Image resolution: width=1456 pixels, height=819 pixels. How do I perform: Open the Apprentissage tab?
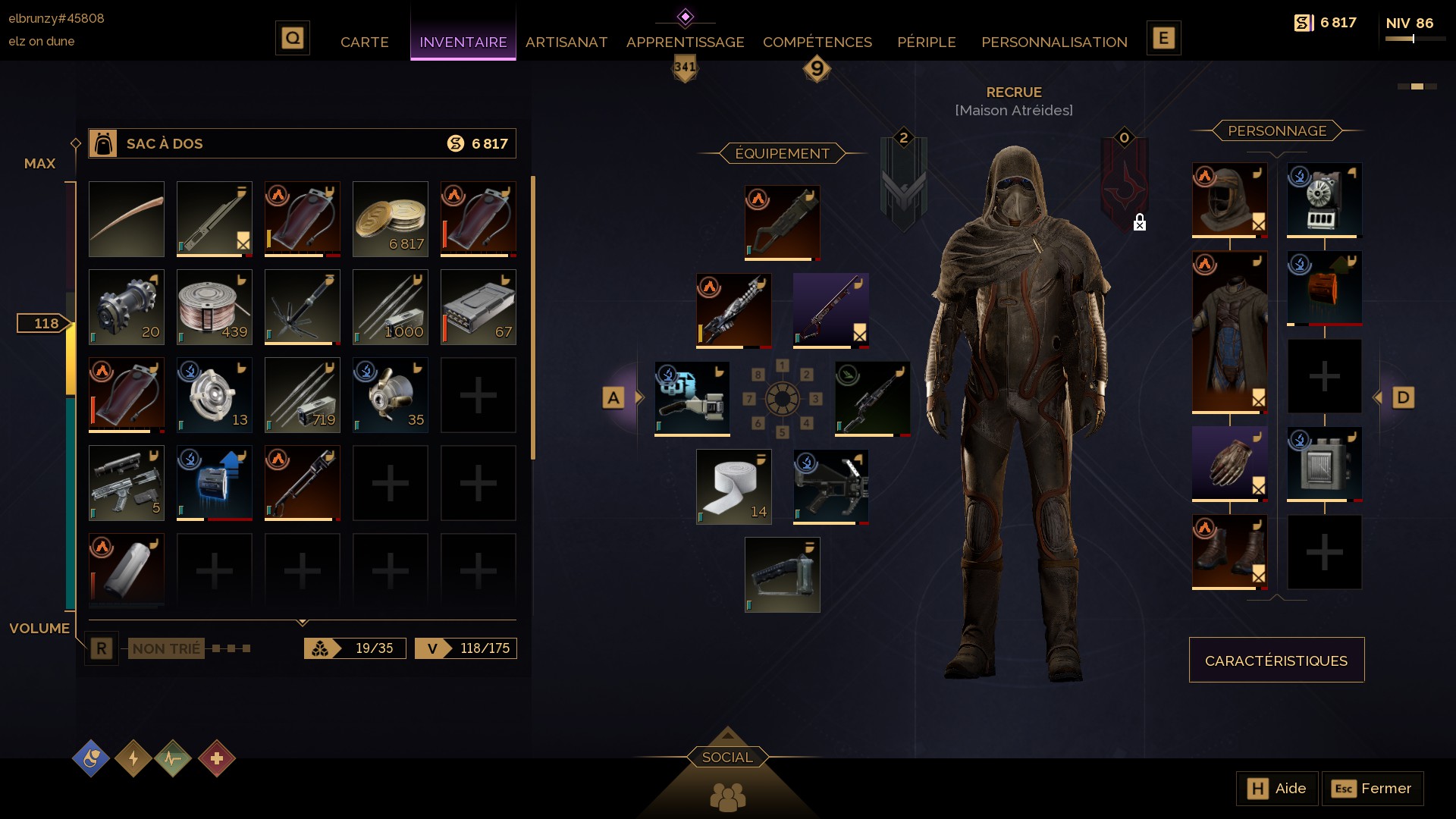[685, 42]
